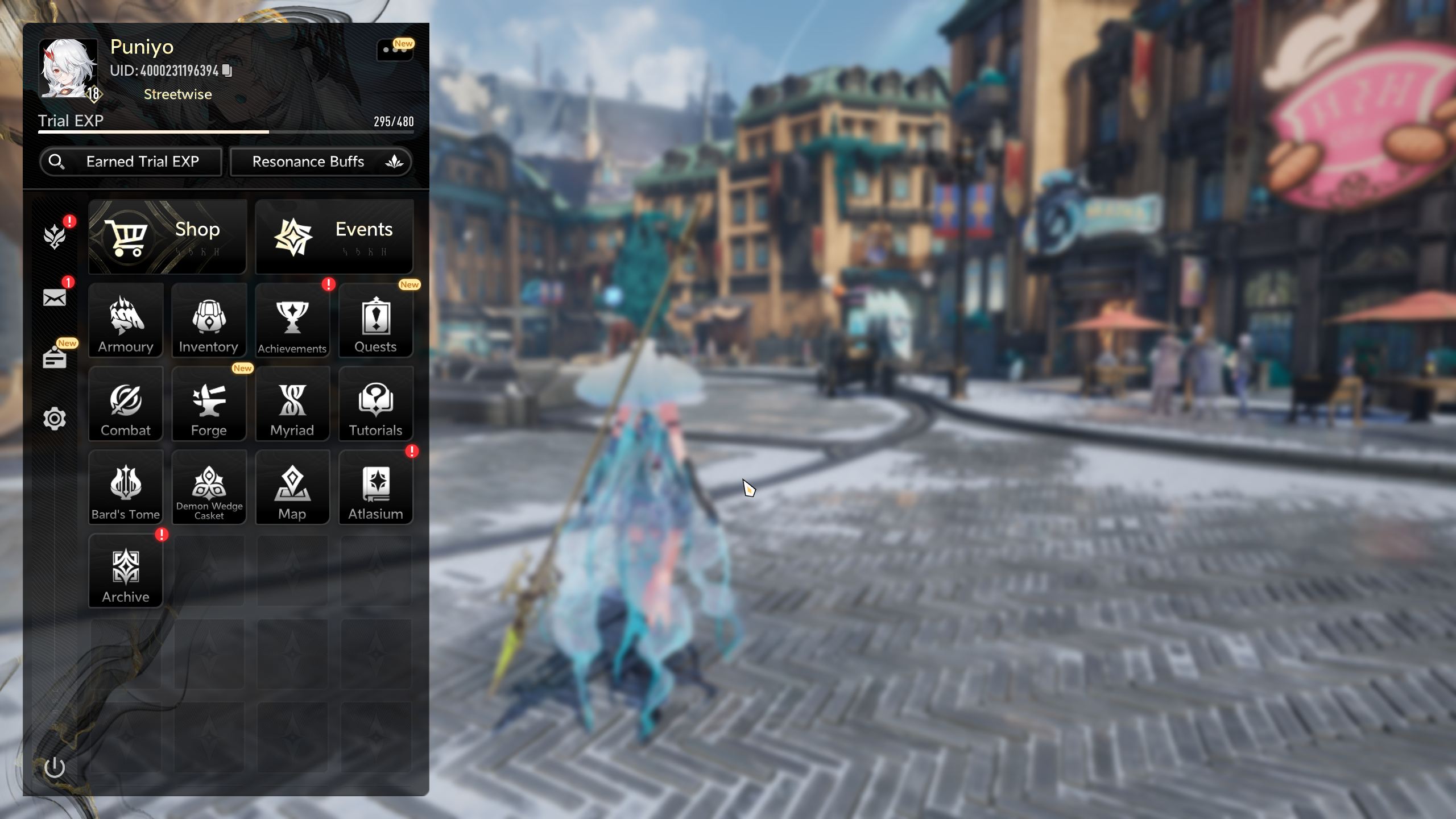Viewport: 1456px width, 819px height.
Task: Open Bard's Tome
Action: (126, 487)
